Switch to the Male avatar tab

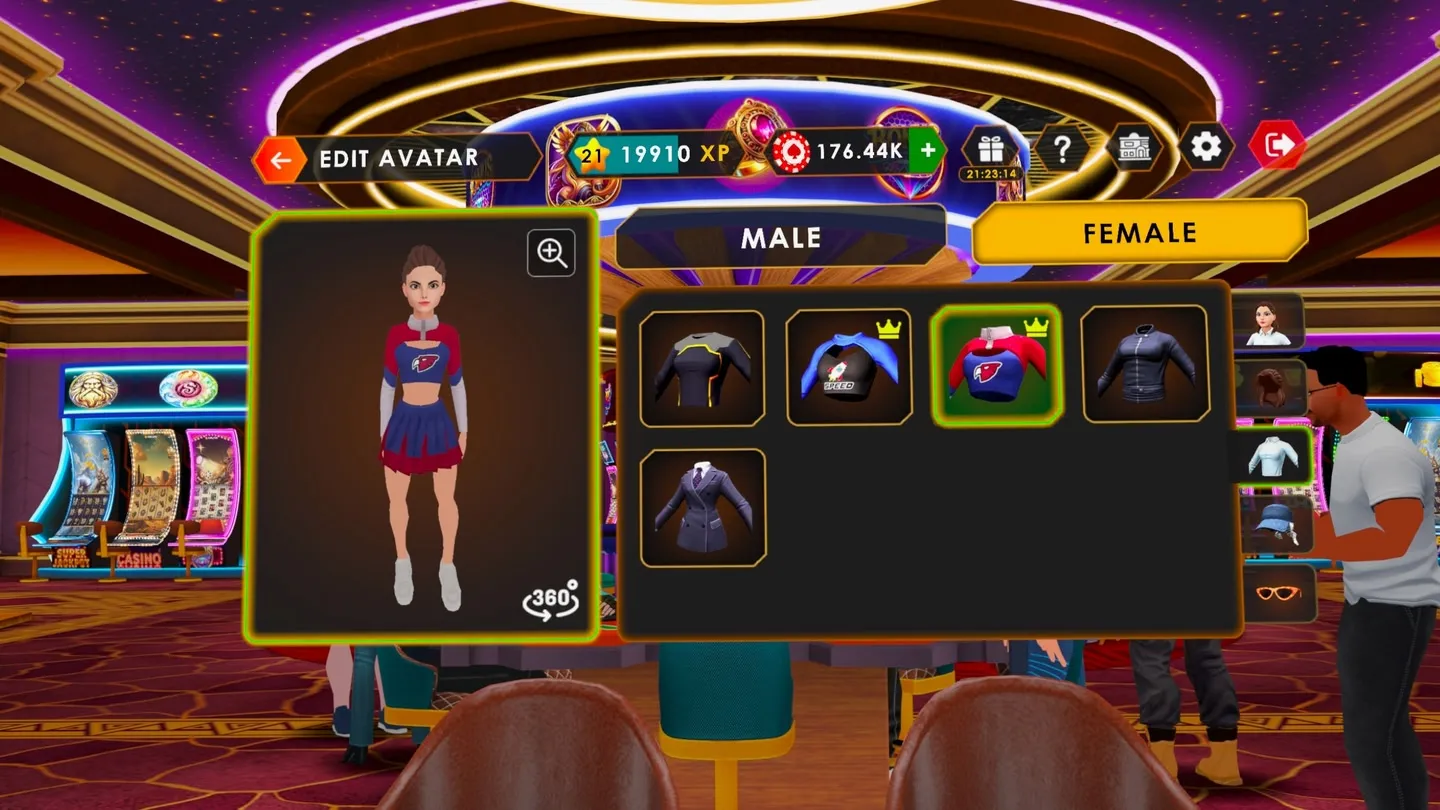[x=780, y=238]
